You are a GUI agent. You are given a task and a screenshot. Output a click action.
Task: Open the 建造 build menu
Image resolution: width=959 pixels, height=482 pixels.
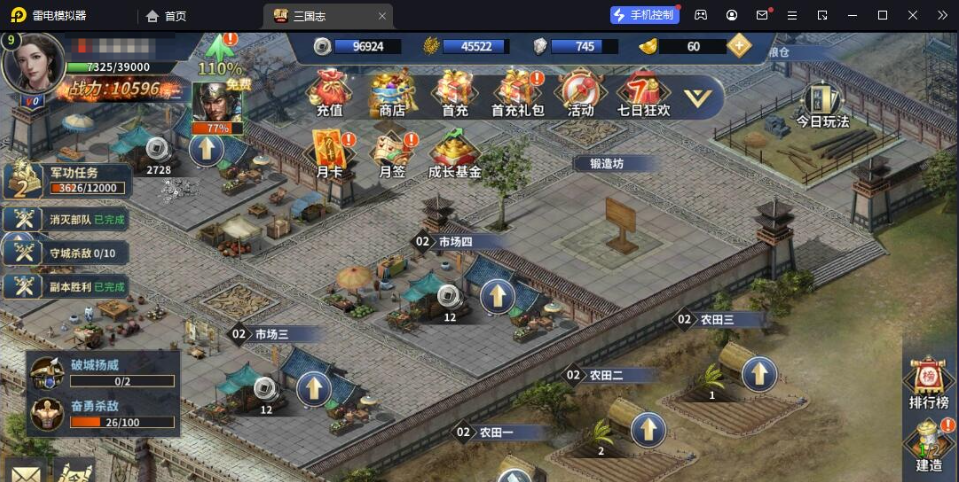point(928,447)
